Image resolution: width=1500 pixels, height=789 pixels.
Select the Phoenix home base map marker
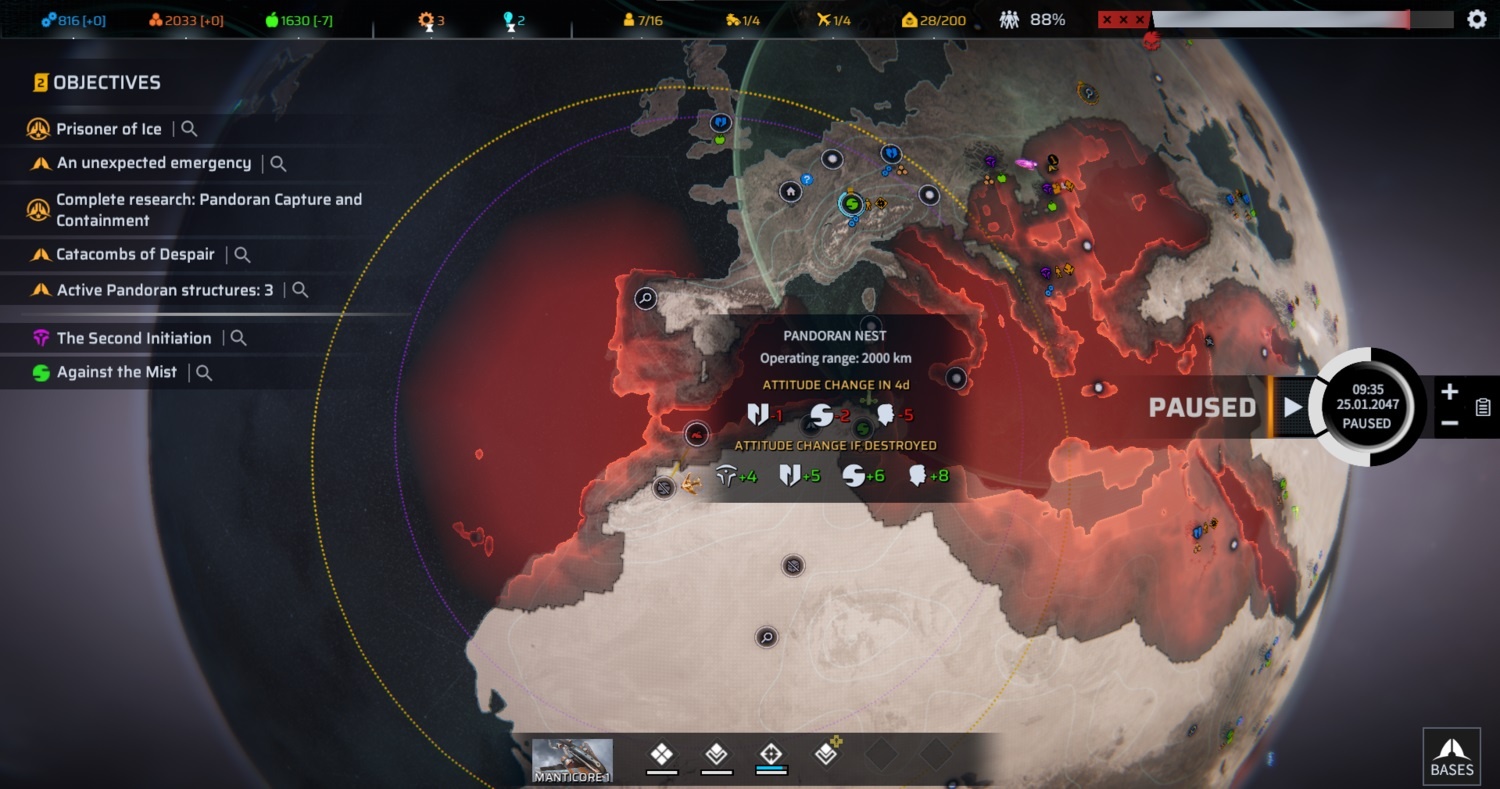pos(791,191)
